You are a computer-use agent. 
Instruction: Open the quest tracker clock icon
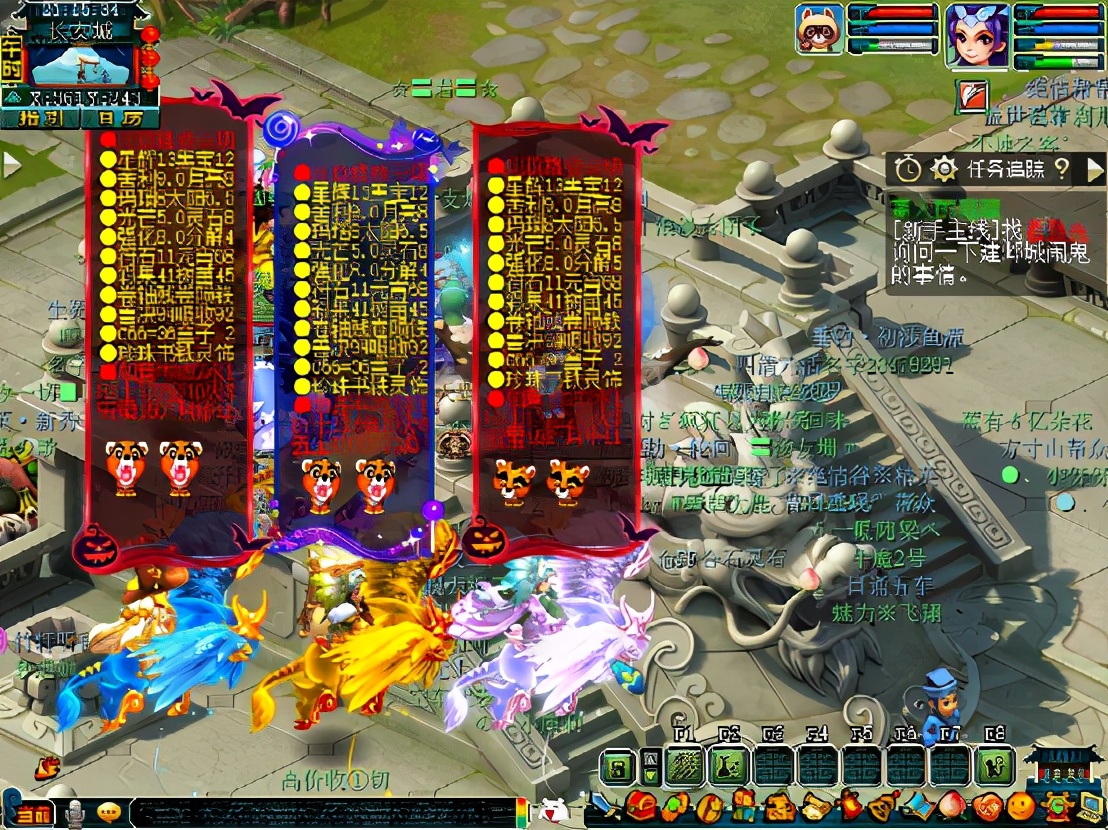point(907,169)
